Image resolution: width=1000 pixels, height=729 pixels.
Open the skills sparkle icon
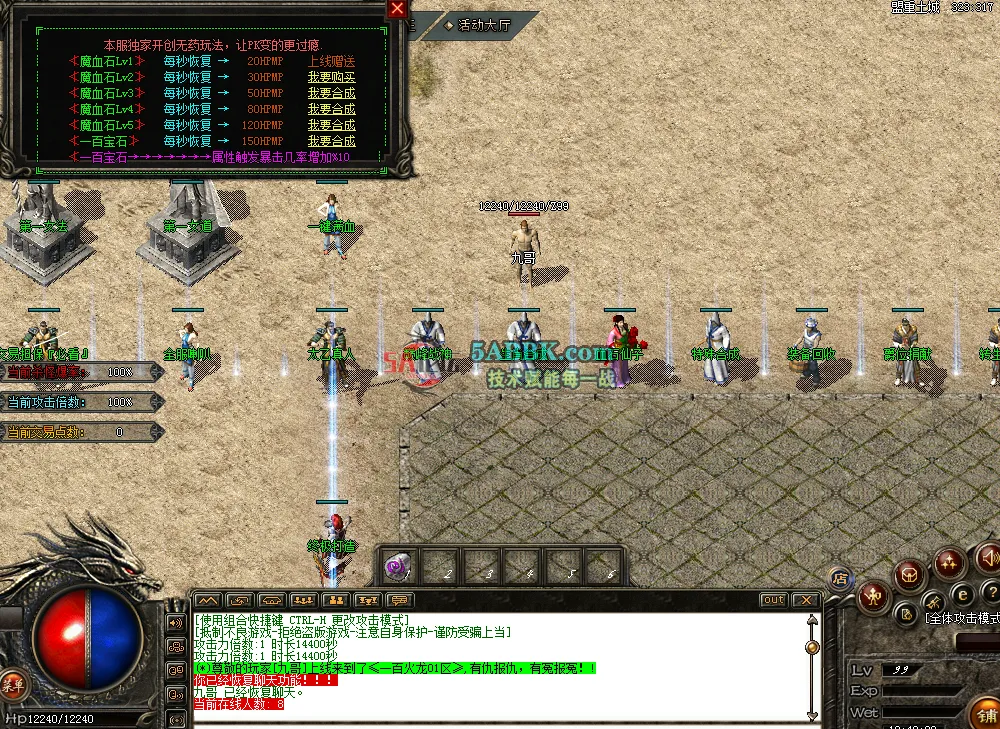(948, 565)
